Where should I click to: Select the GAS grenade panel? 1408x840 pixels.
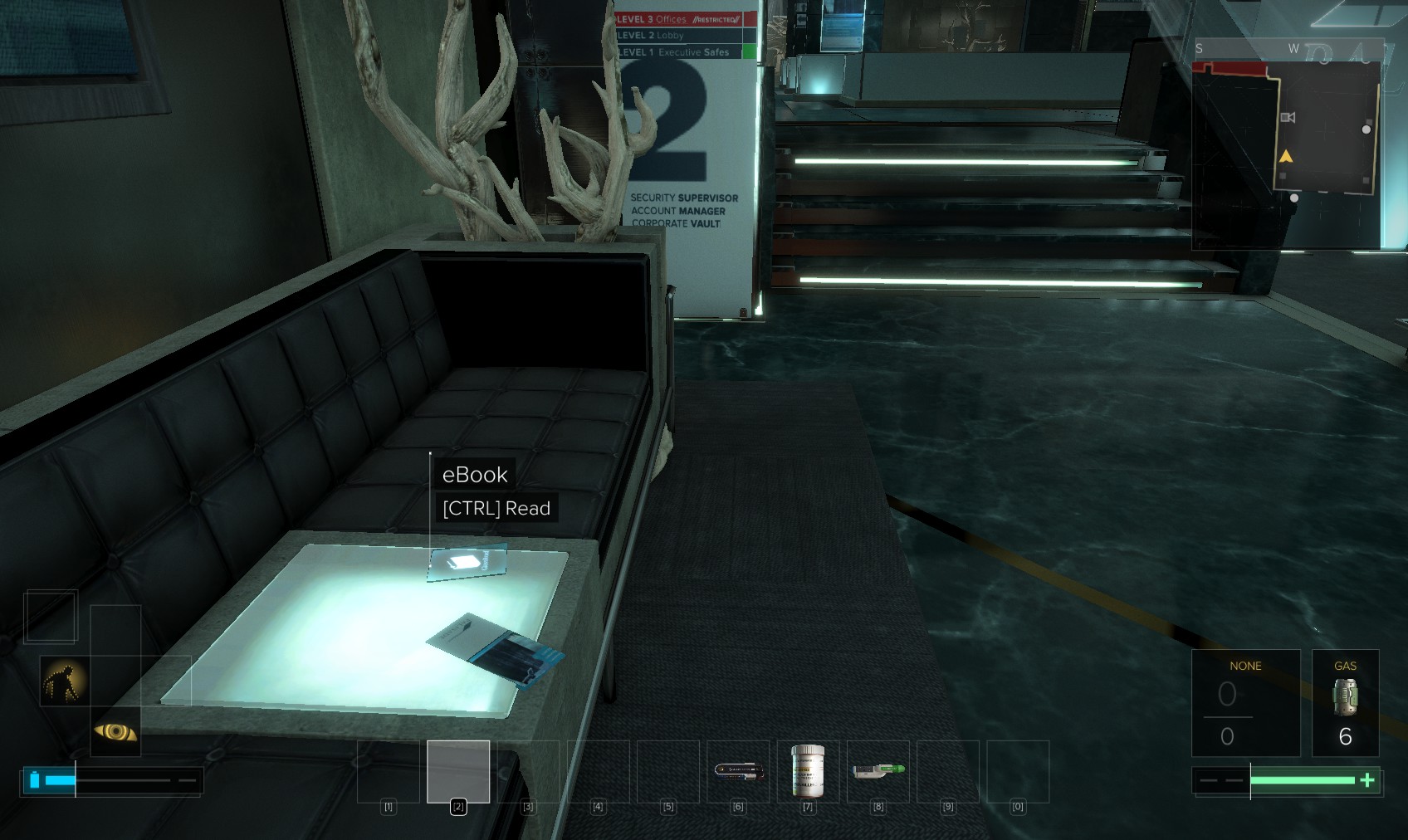1345,702
